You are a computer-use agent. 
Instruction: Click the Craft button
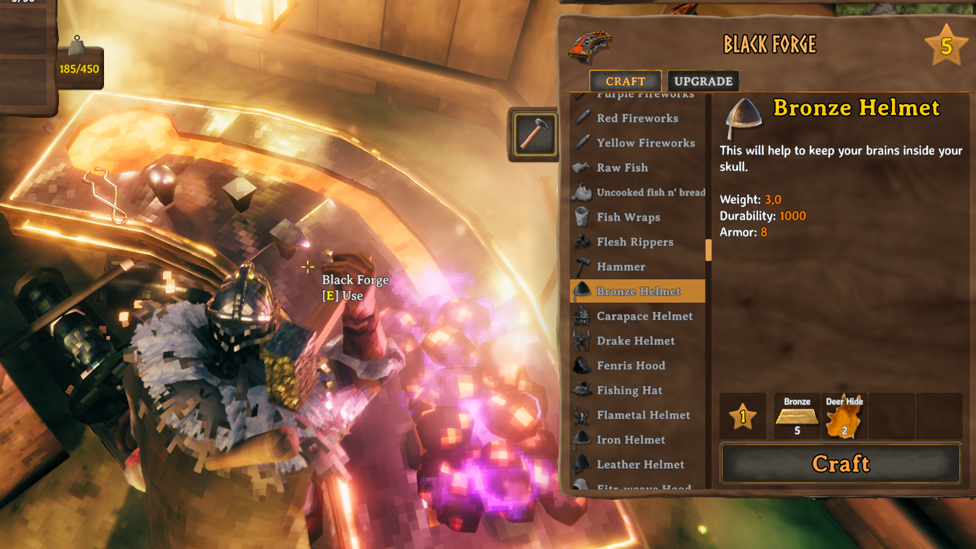840,464
